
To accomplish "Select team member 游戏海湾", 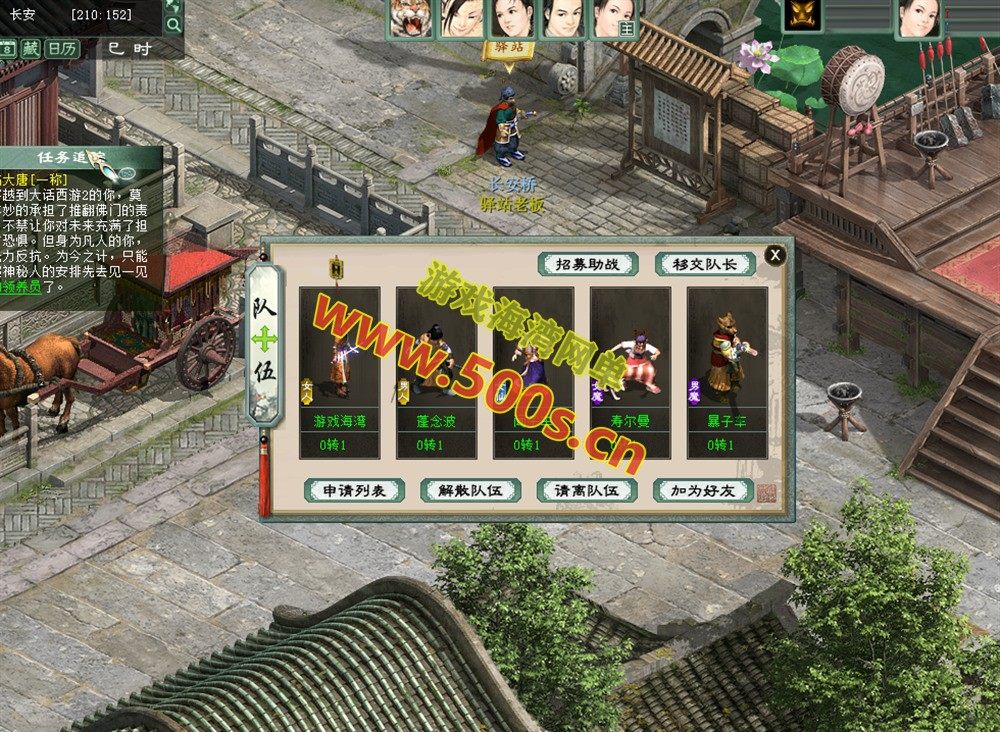I will (339, 372).
